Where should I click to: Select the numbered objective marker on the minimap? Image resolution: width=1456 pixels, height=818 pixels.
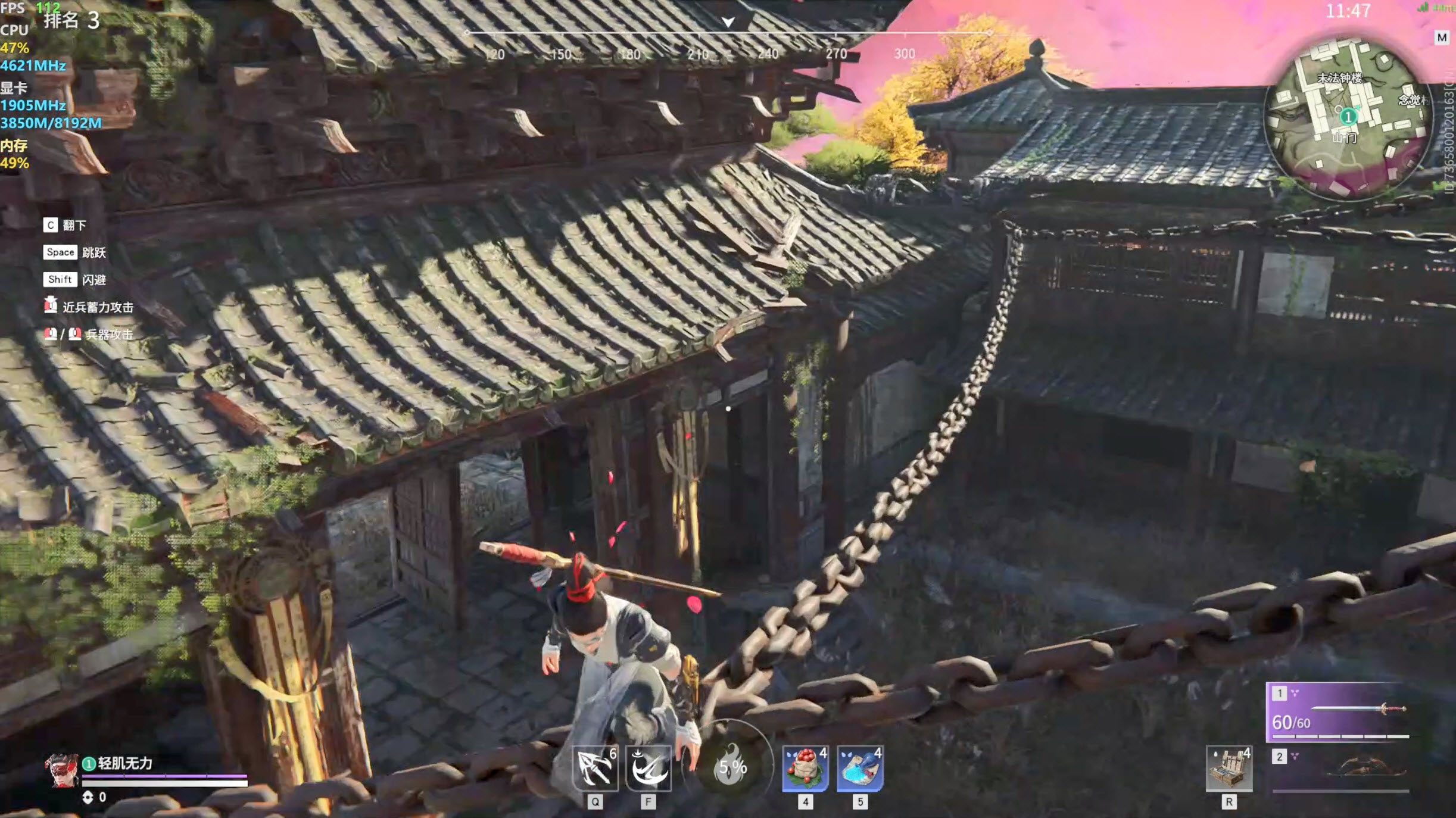[x=1348, y=117]
